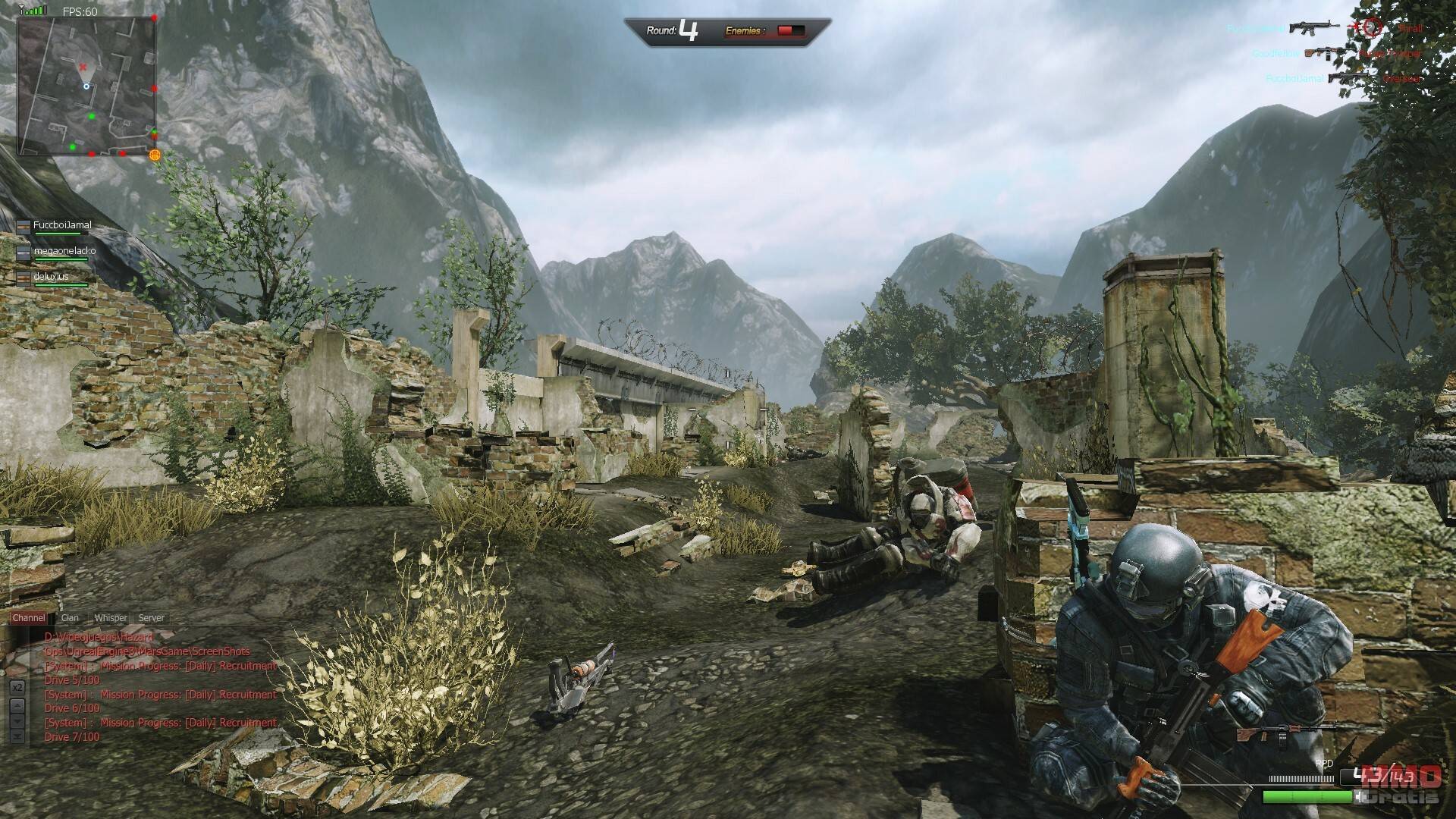Click the chat scroll-up arrow button

point(17,704)
